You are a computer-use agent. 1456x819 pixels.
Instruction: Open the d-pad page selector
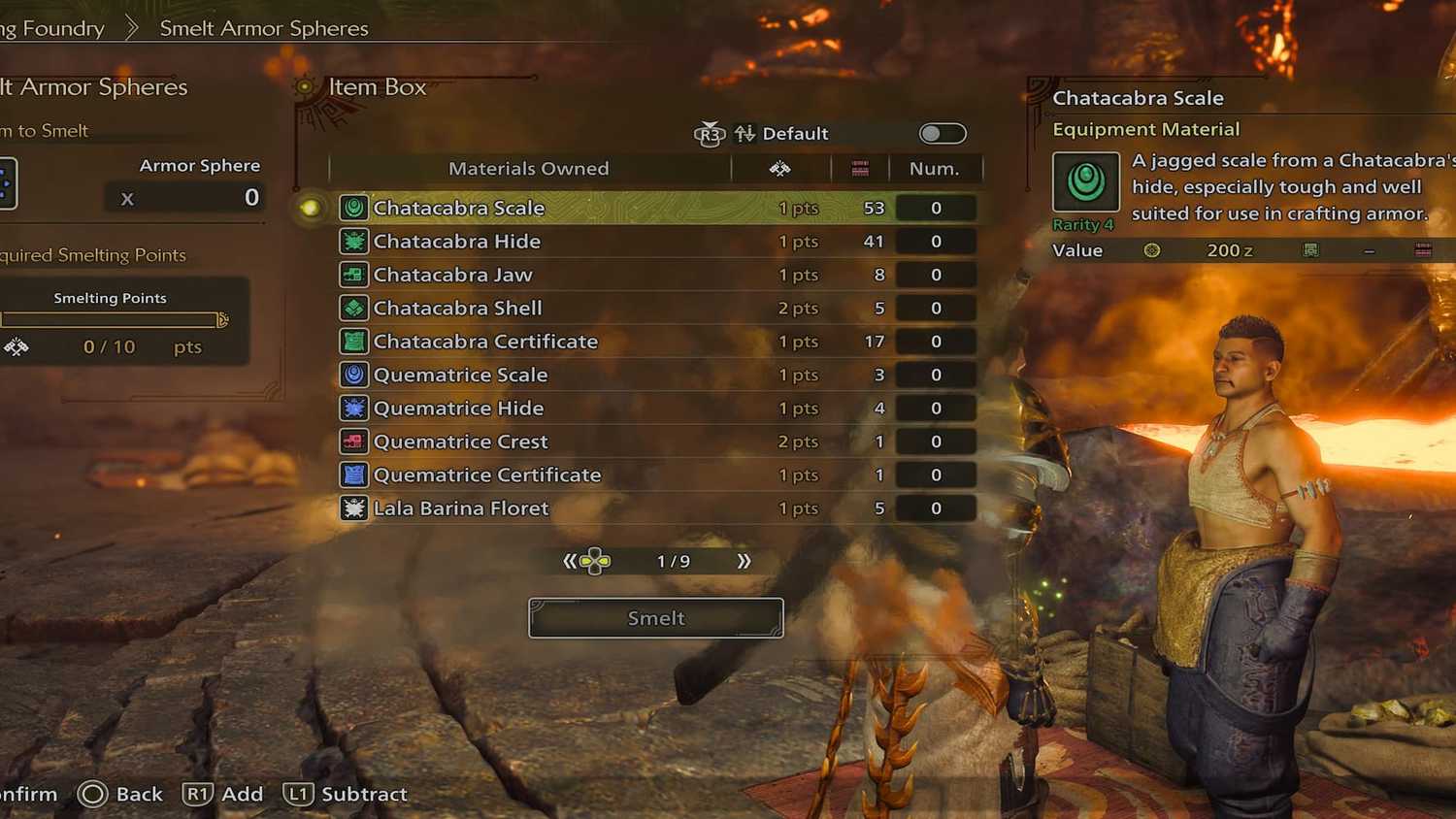593,560
